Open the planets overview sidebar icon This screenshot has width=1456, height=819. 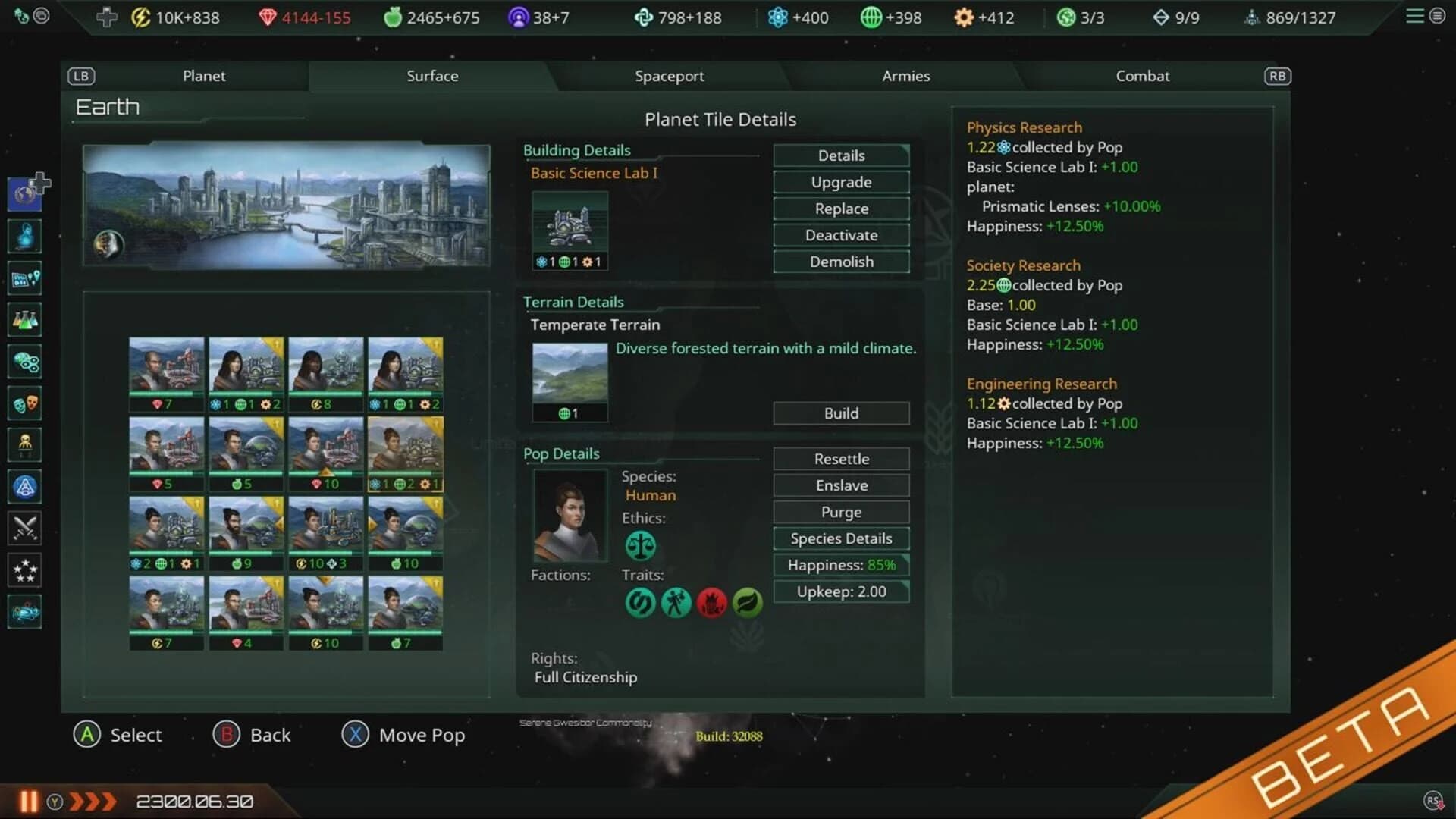(x=25, y=192)
